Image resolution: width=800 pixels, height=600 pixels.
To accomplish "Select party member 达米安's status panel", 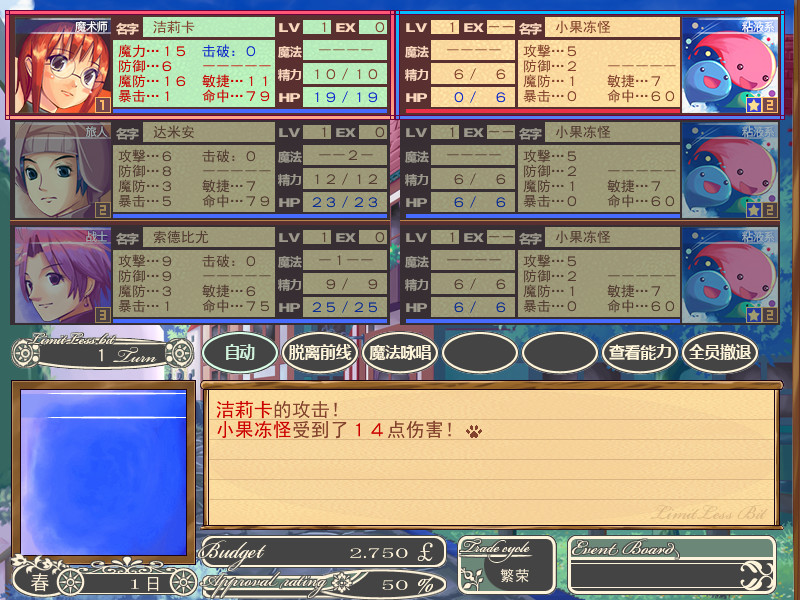I will pos(250,170).
